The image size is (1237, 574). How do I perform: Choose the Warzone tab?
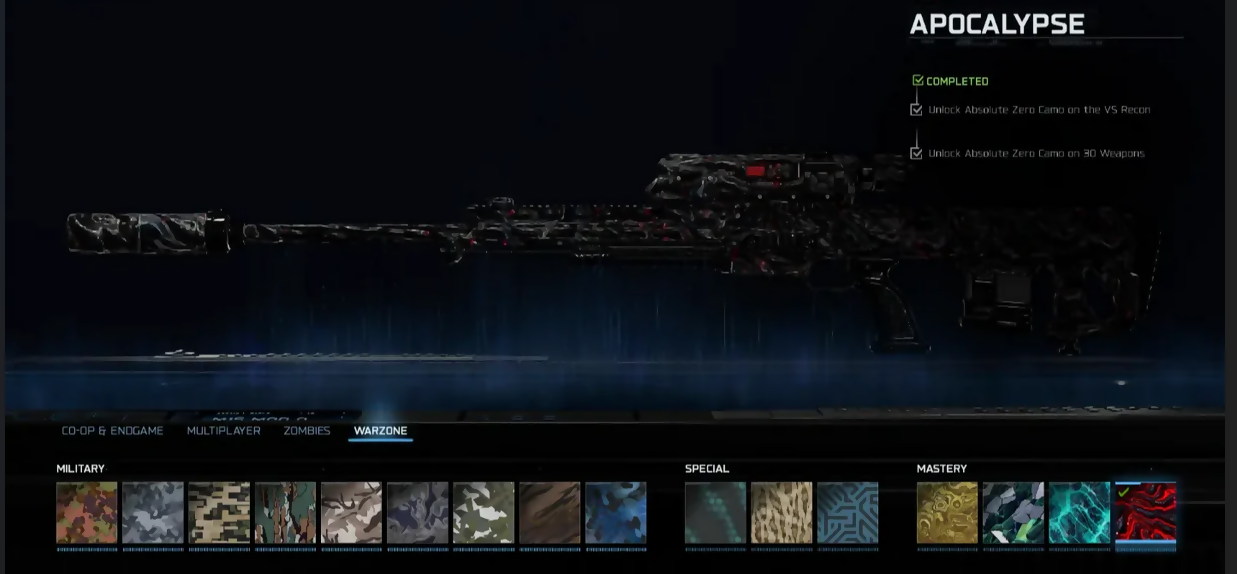tap(380, 431)
